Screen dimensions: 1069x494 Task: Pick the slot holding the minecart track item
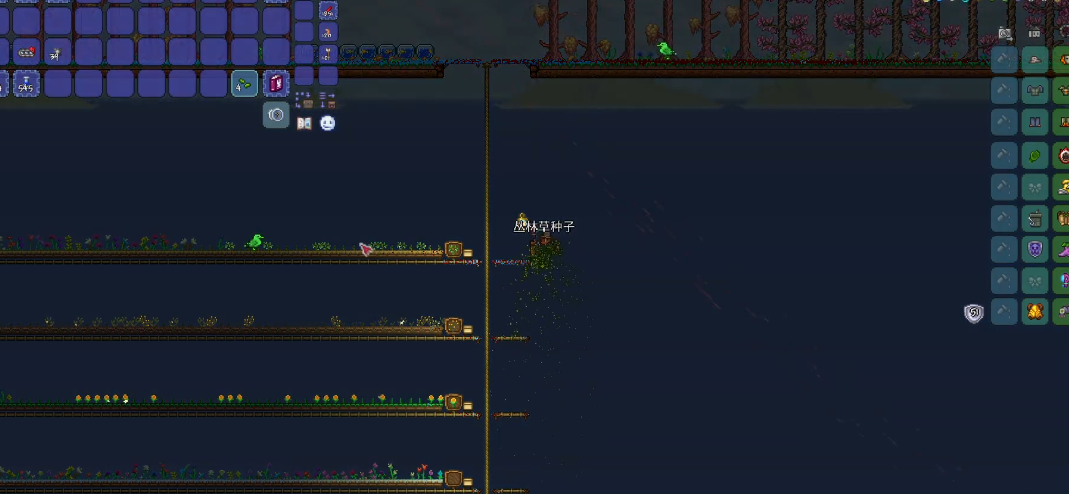[26, 52]
